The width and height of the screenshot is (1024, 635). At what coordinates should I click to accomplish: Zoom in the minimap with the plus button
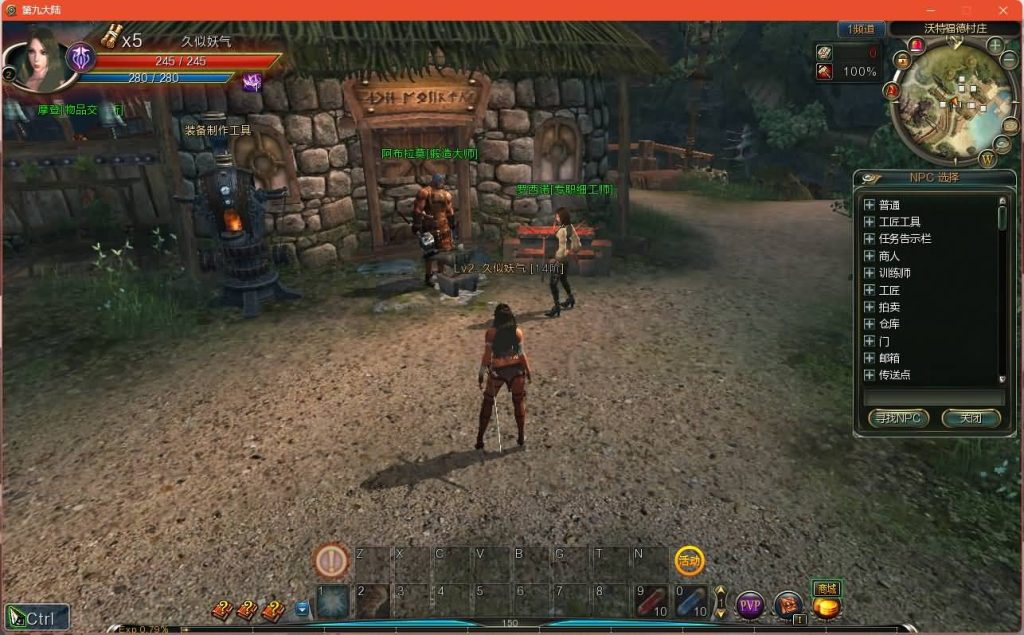995,46
